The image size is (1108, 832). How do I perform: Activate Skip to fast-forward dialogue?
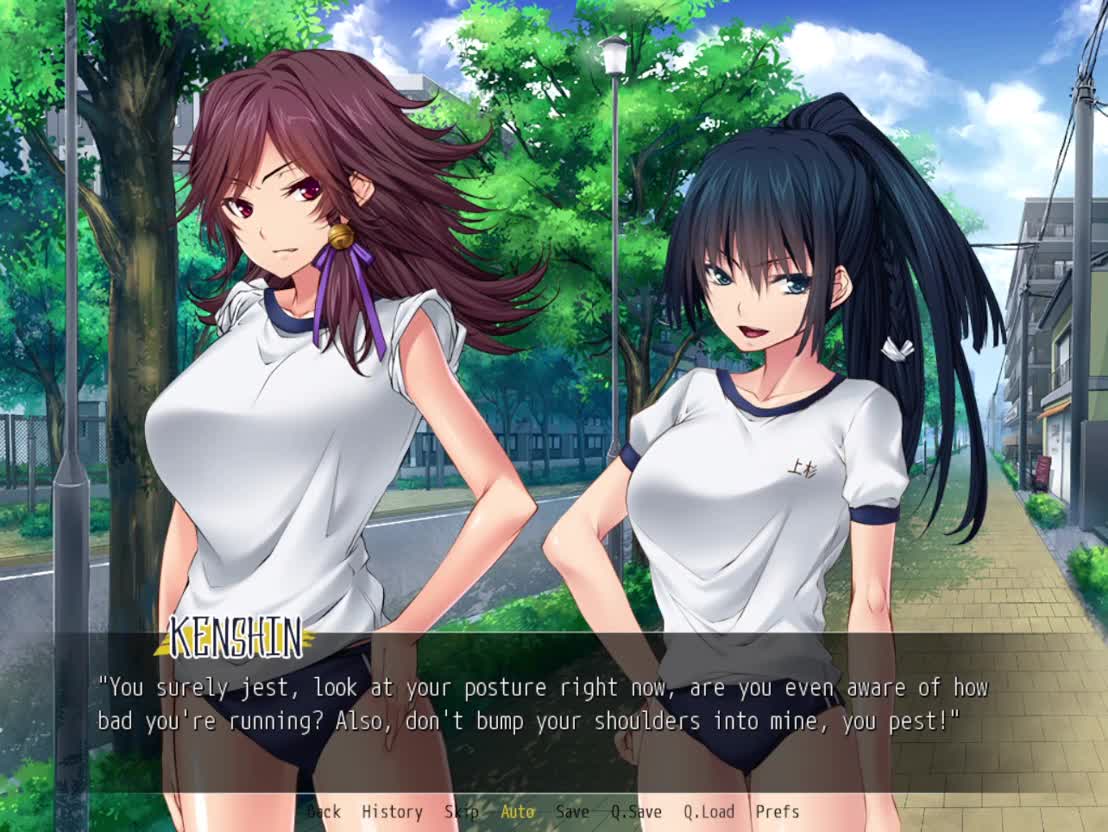pos(461,812)
